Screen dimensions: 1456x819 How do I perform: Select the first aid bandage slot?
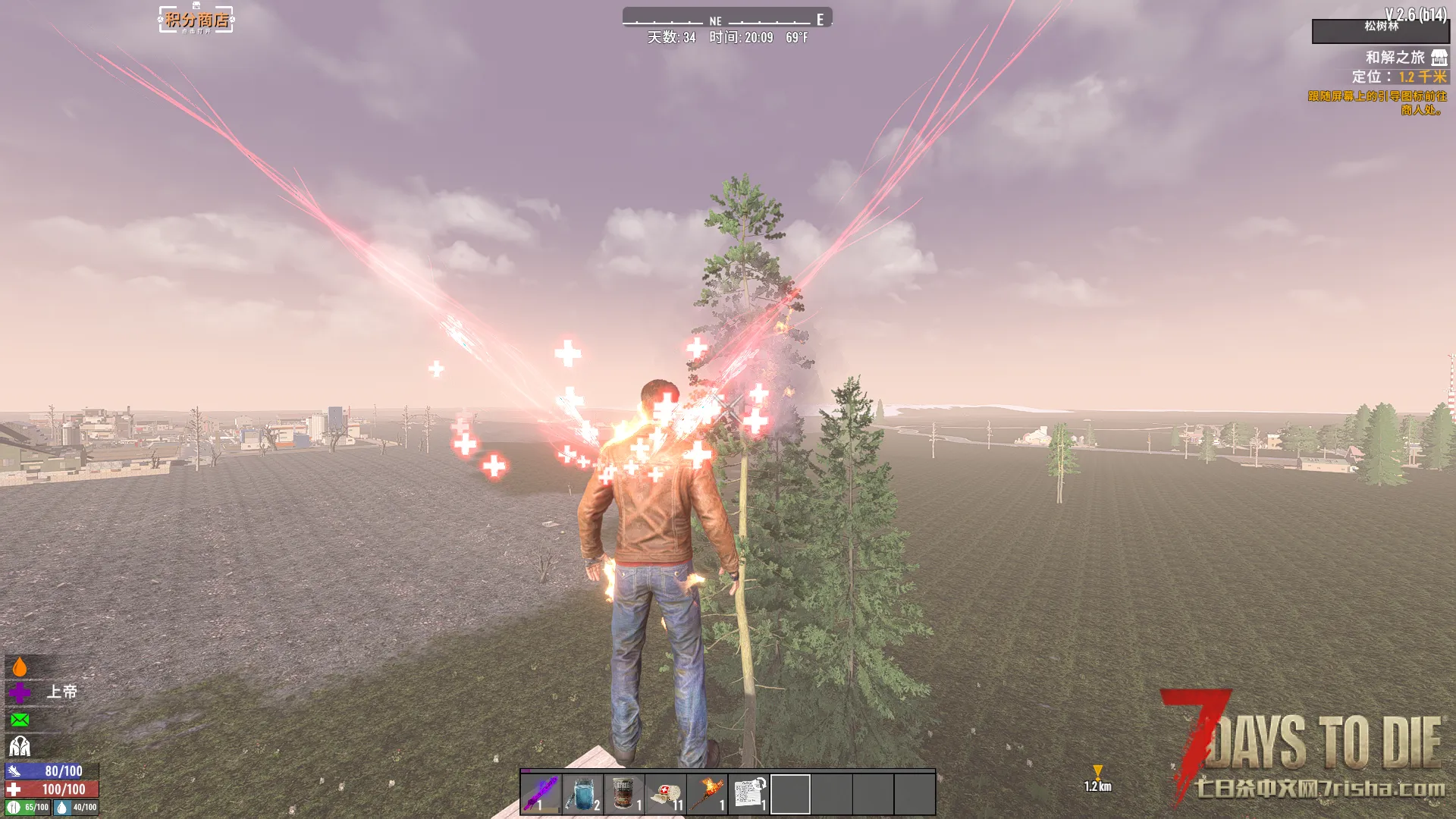click(666, 793)
